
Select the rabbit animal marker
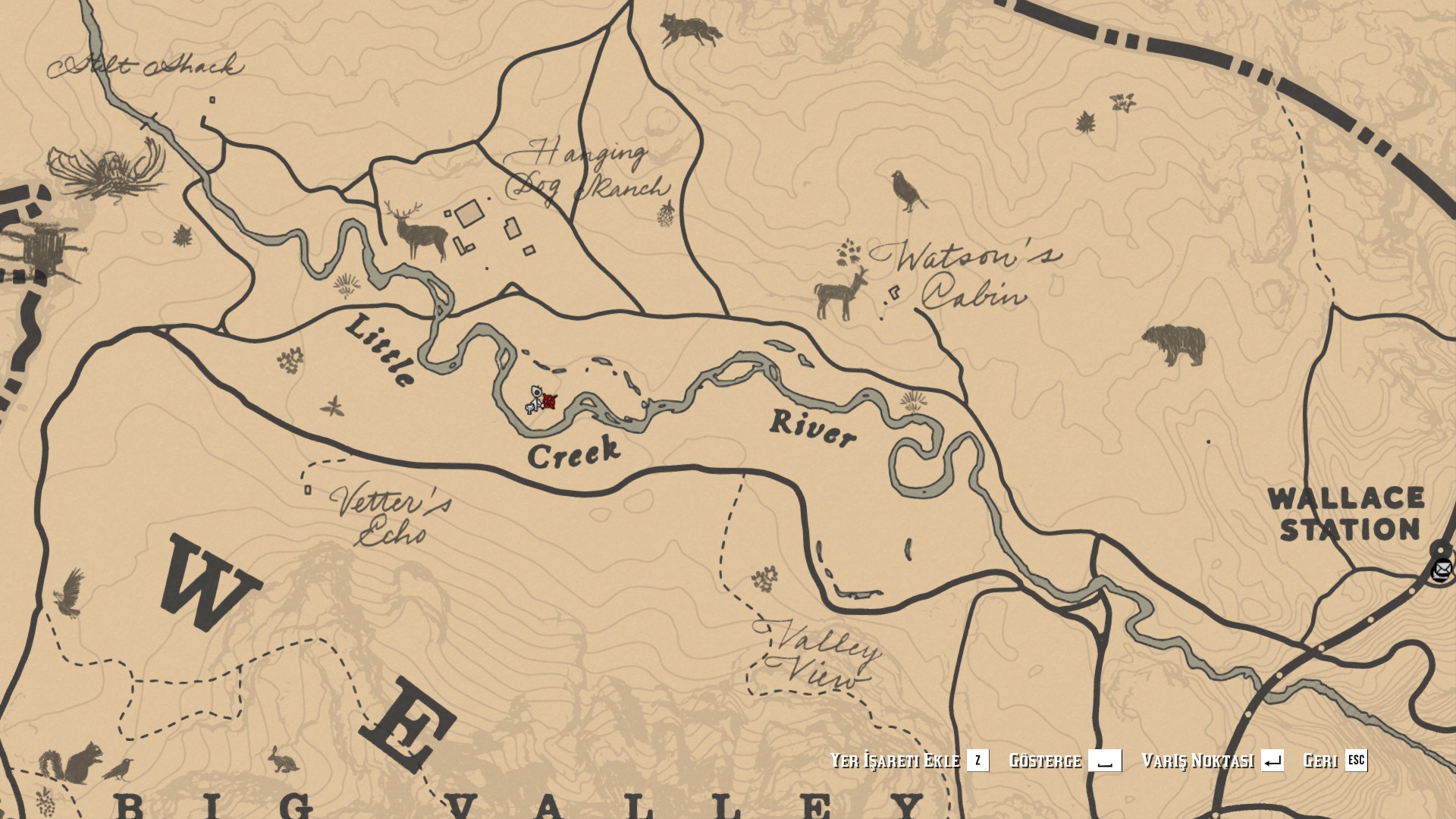click(x=284, y=759)
